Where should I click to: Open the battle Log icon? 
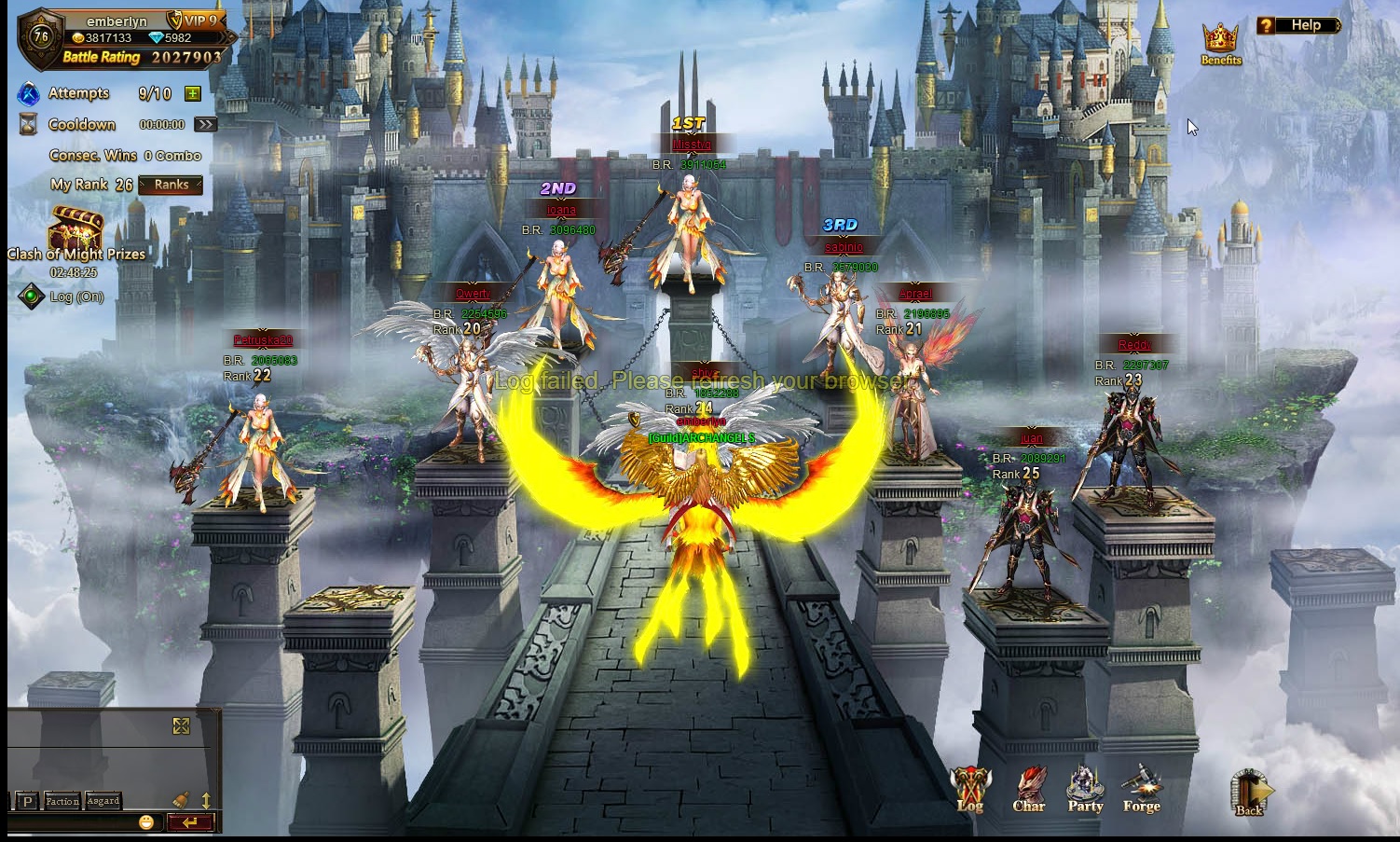[x=970, y=789]
